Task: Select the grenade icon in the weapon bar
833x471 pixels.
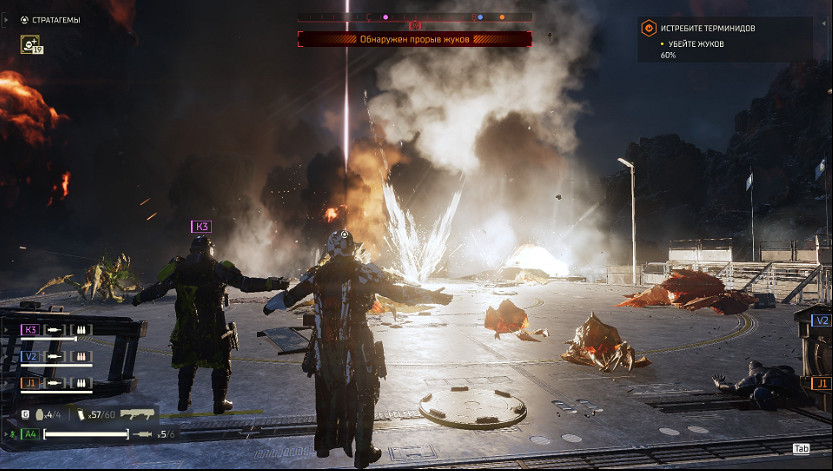Action: tap(40, 413)
